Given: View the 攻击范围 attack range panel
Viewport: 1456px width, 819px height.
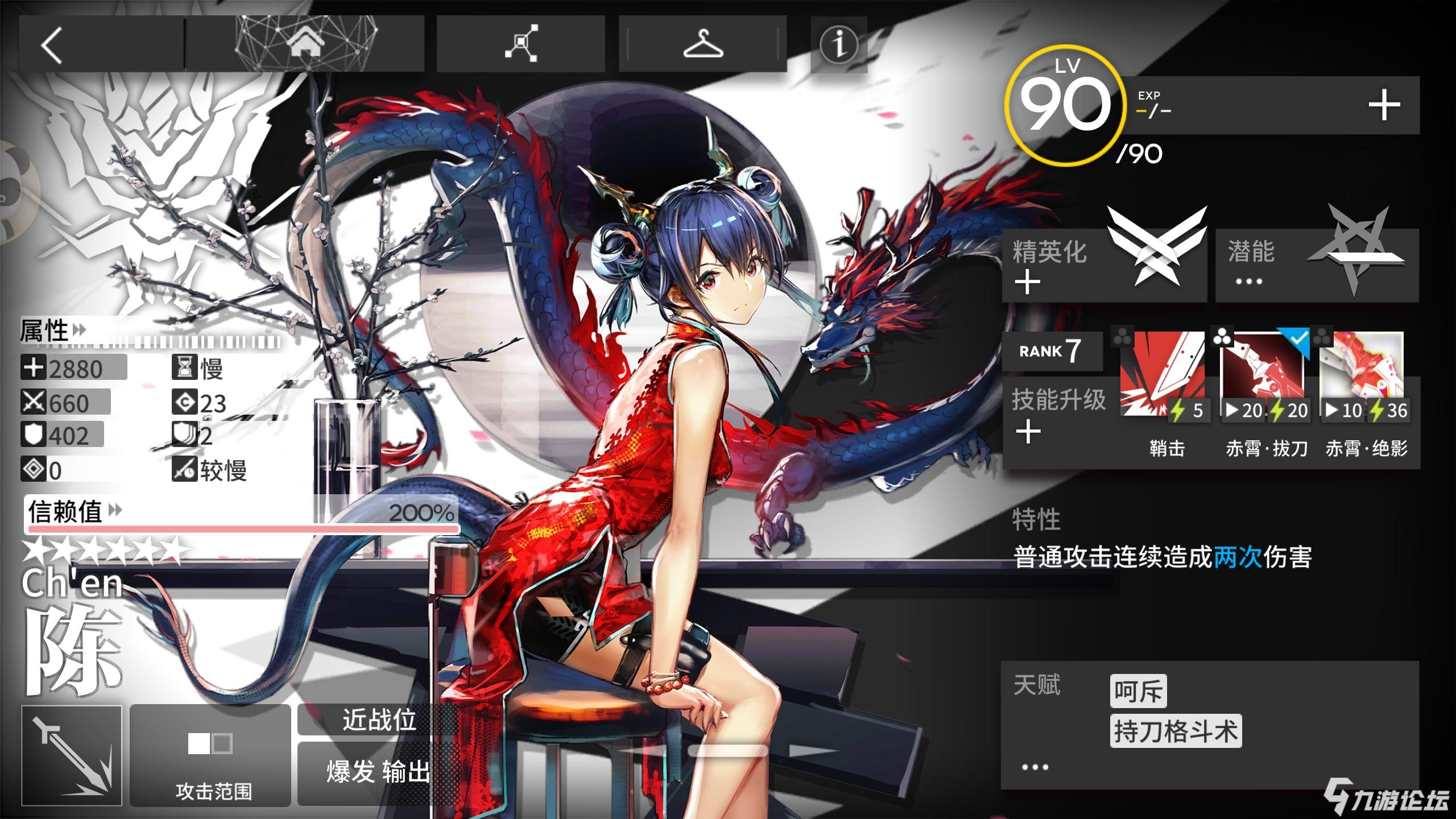Looking at the screenshot, I should [210, 755].
